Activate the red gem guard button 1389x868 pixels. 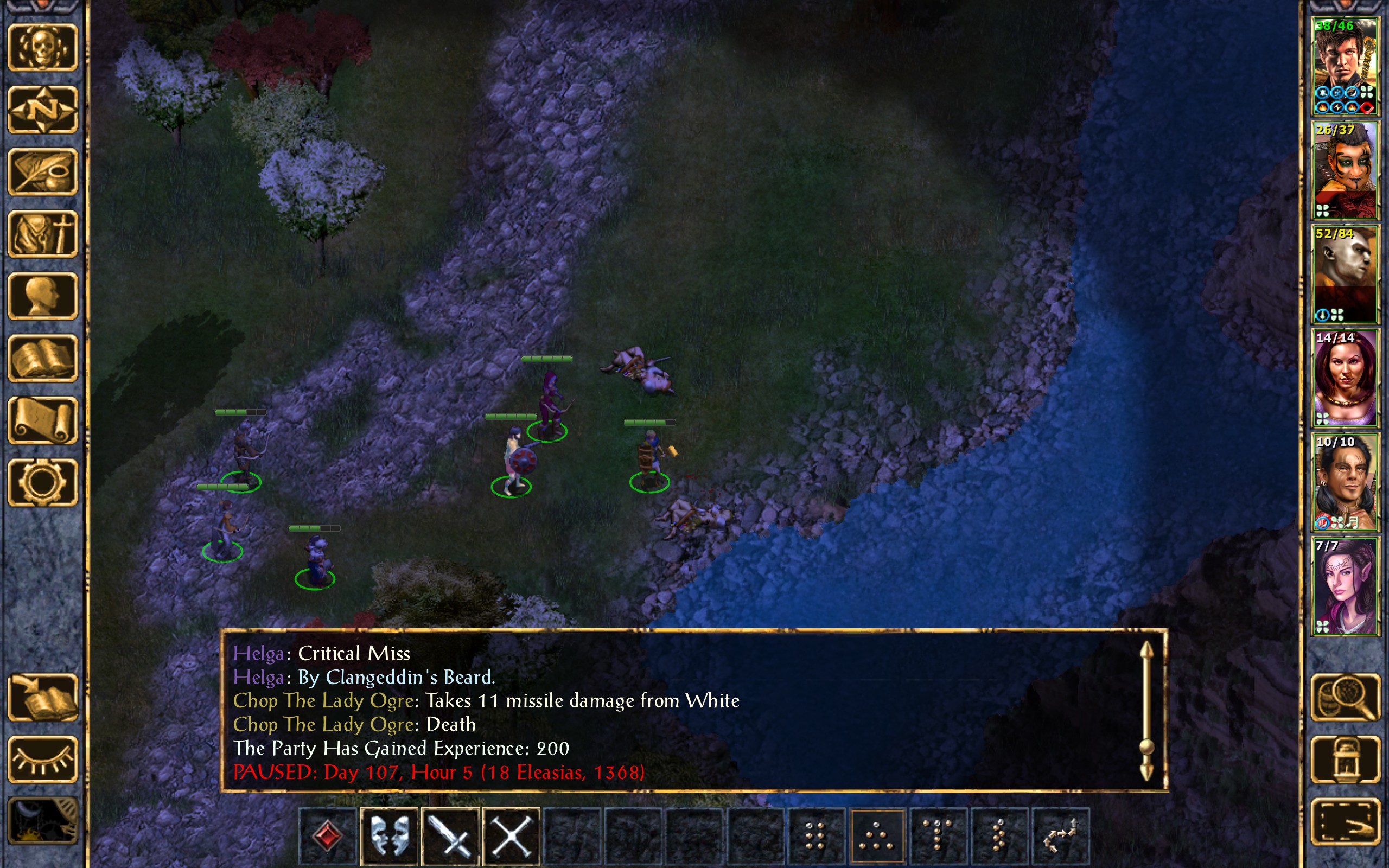tap(328, 835)
